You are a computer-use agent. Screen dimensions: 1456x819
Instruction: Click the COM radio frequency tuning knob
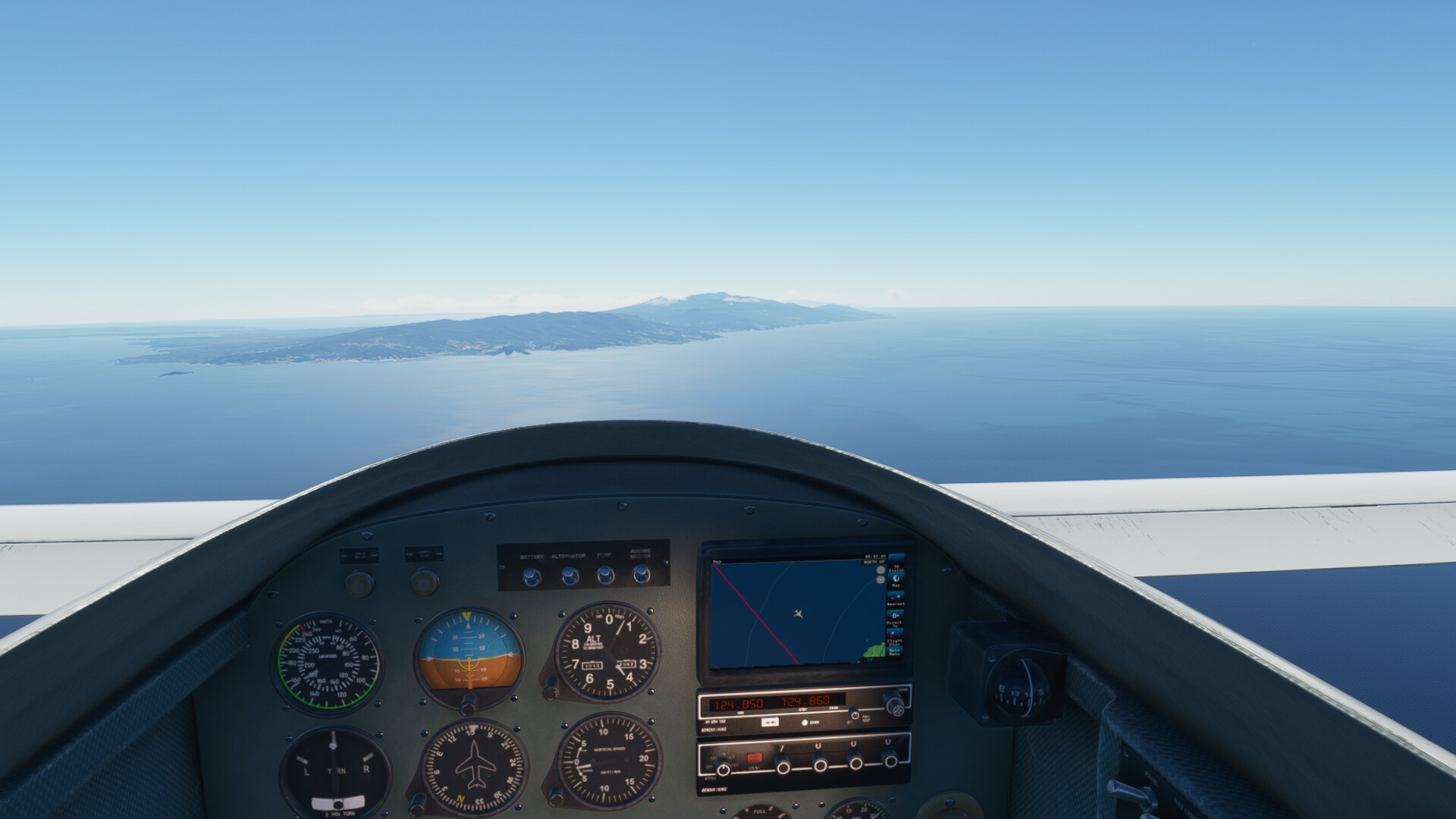[x=893, y=704]
